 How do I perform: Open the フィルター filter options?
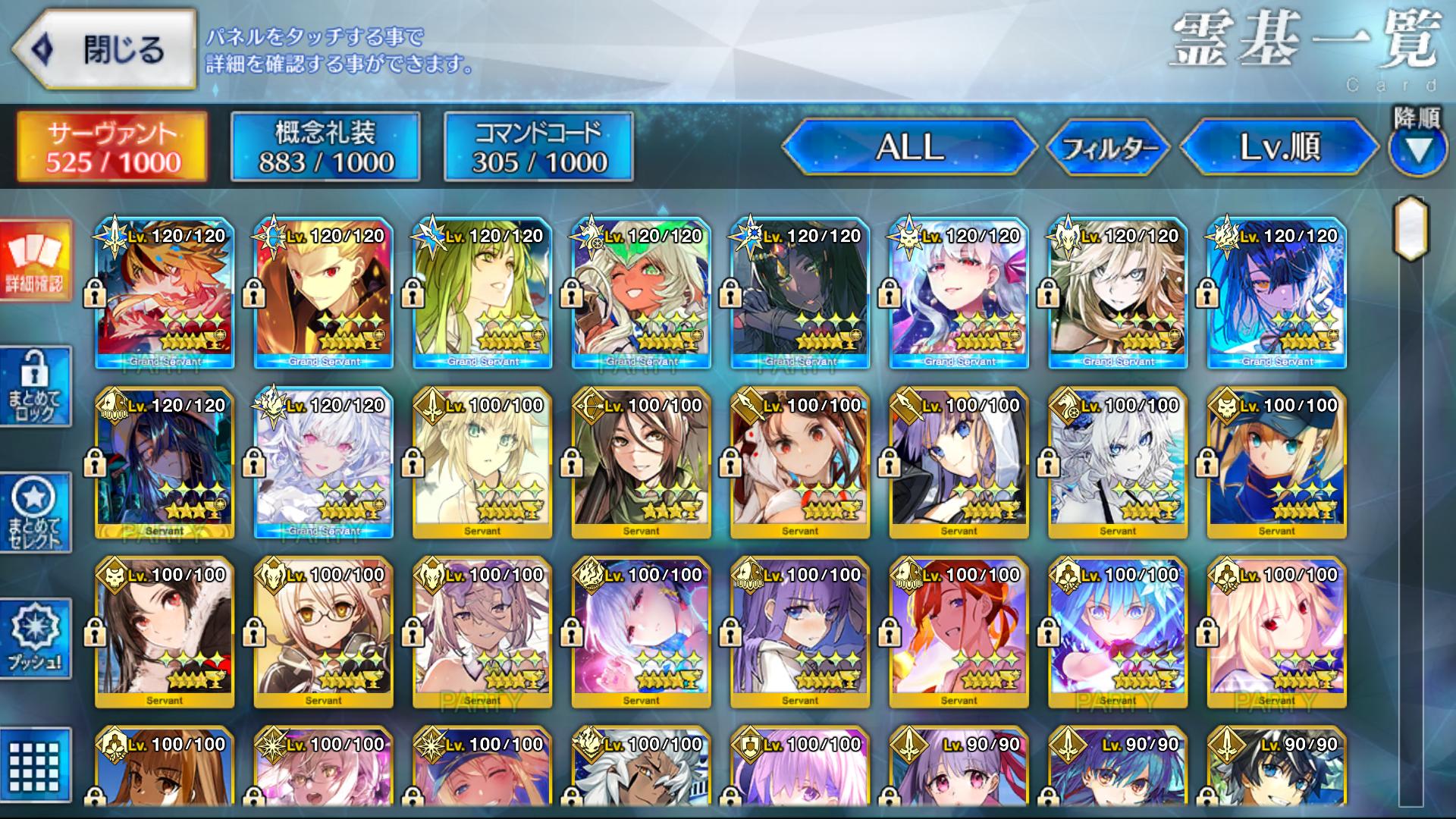coord(1109,147)
